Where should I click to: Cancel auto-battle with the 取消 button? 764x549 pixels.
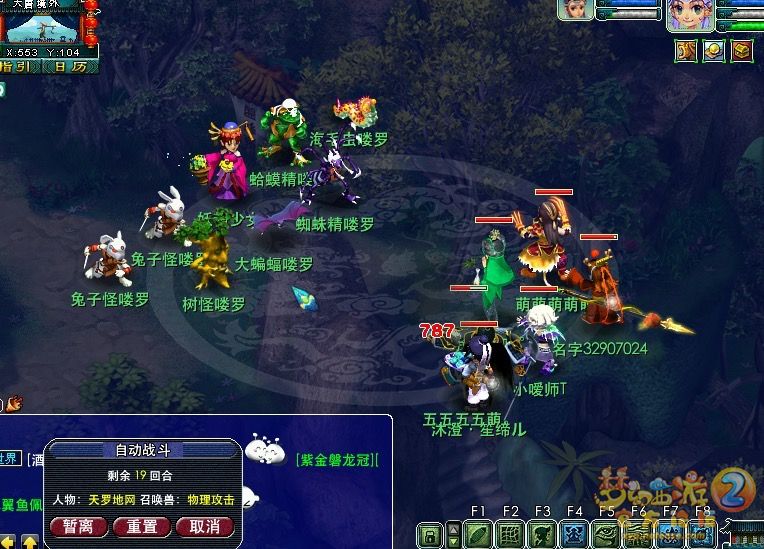pos(204,526)
